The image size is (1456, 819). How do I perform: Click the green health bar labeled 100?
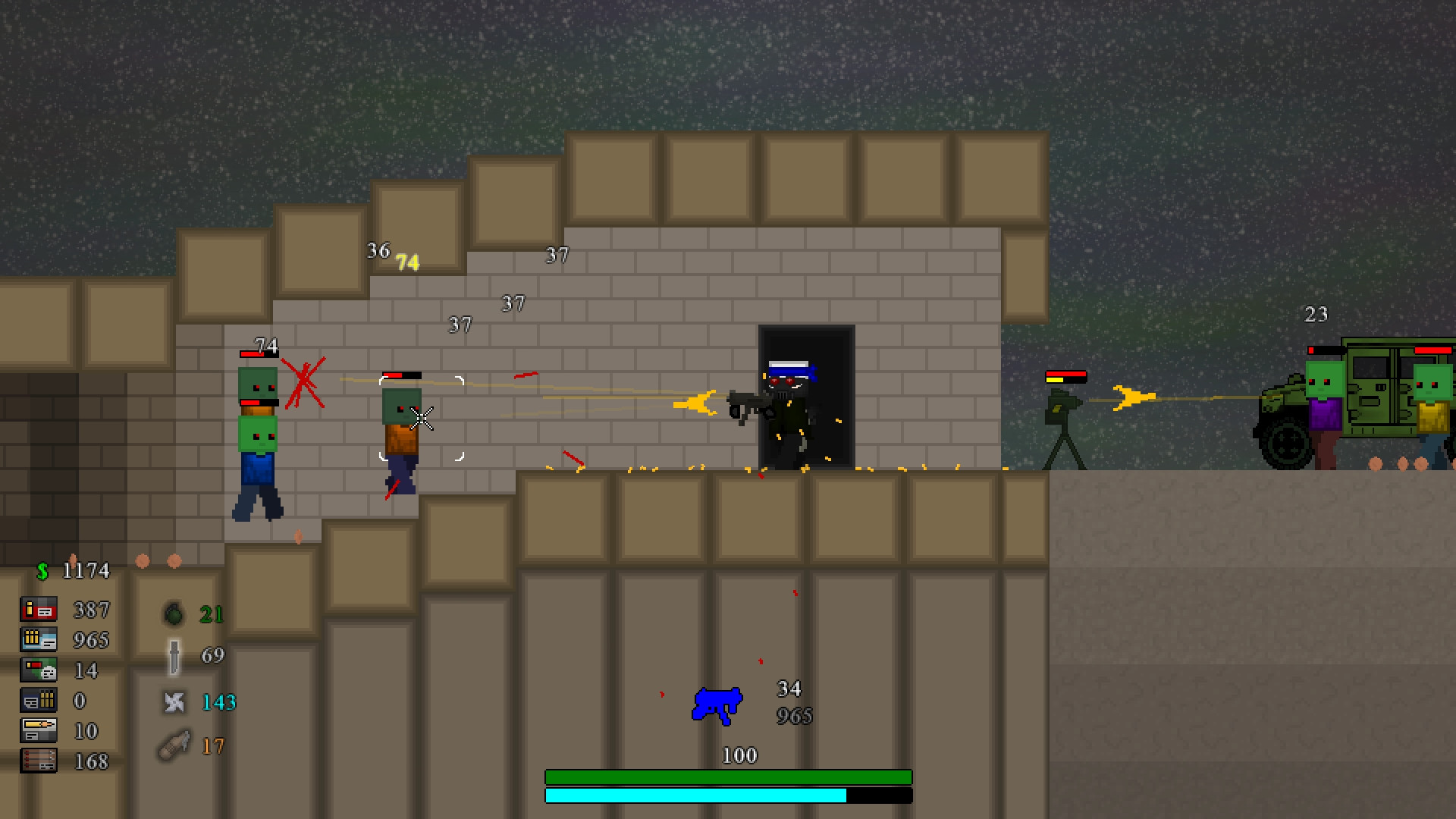pos(728,777)
